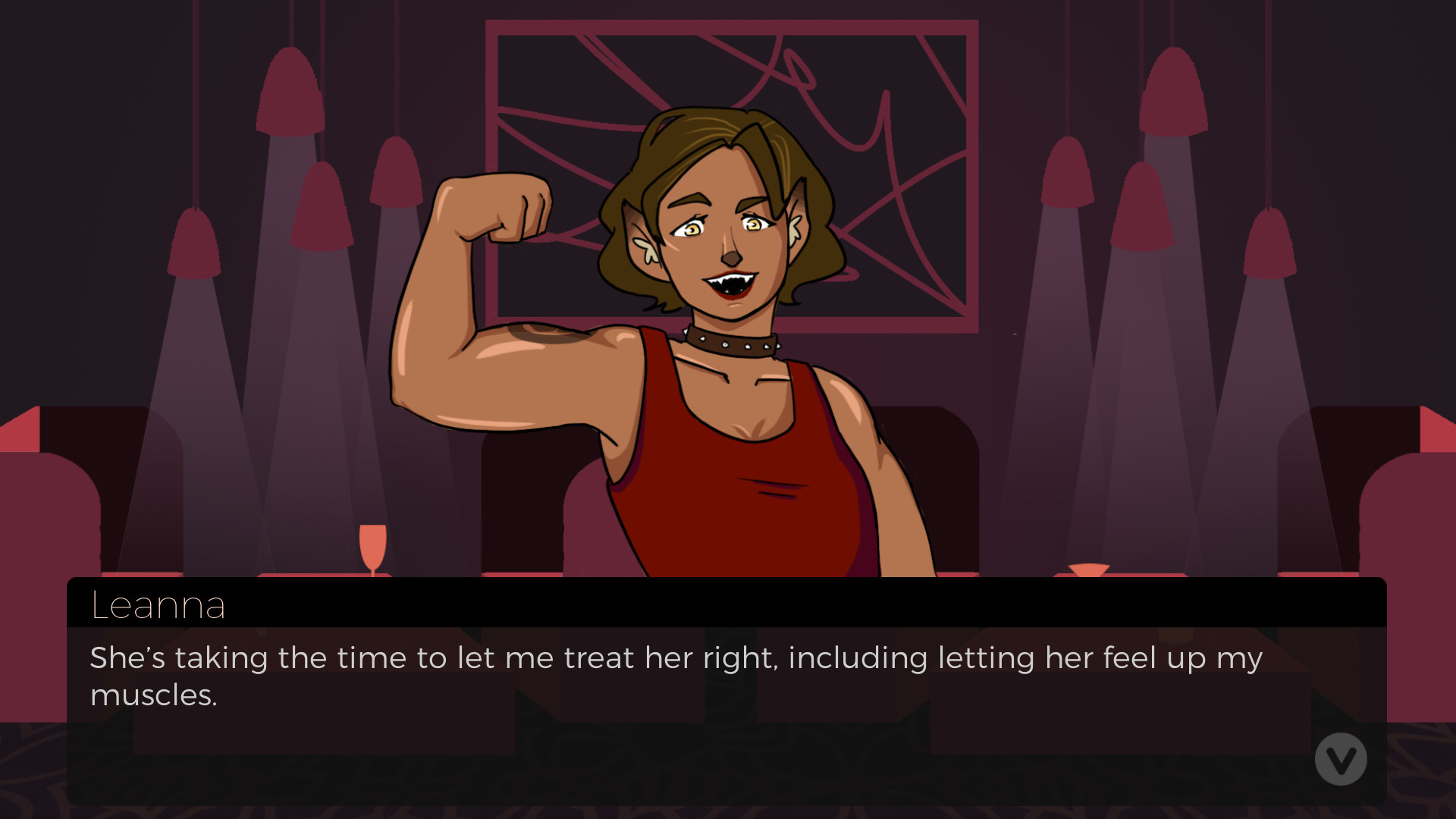Click the Leanna name label
The image size is (1456, 819).
pos(158,604)
